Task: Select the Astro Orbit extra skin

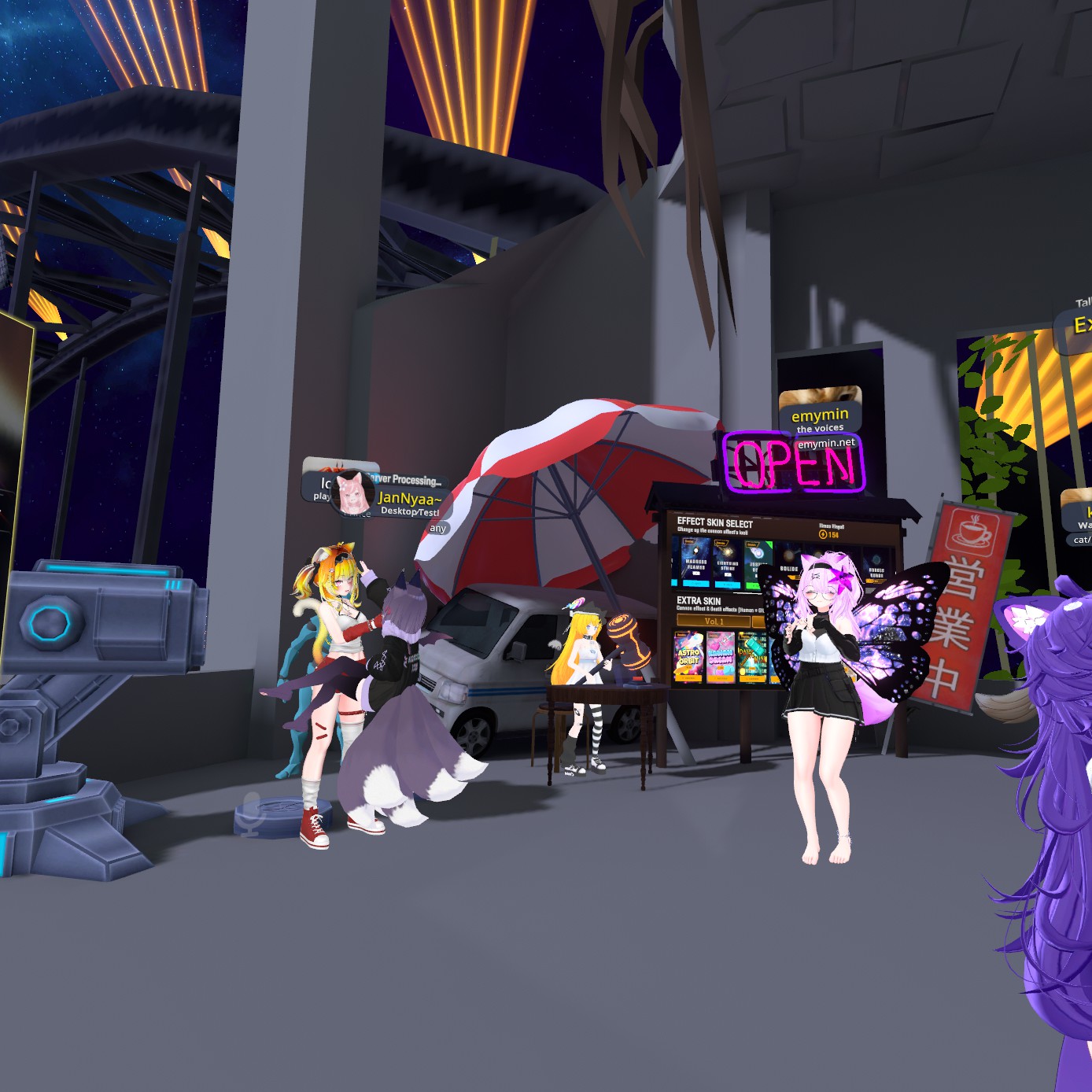Action: (689, 655)
